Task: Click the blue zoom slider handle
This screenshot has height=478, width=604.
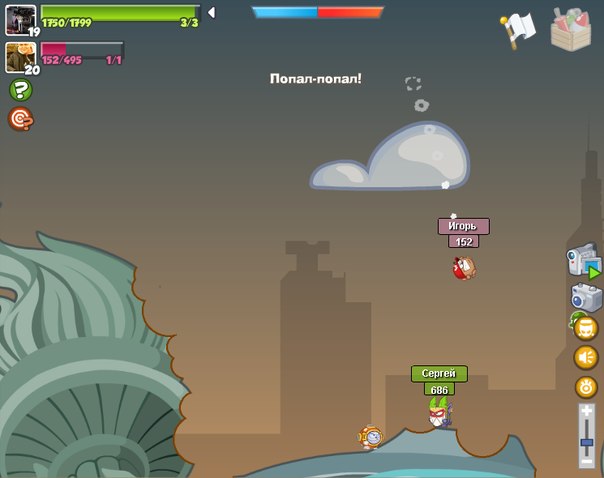Action: tap(586, 442)
